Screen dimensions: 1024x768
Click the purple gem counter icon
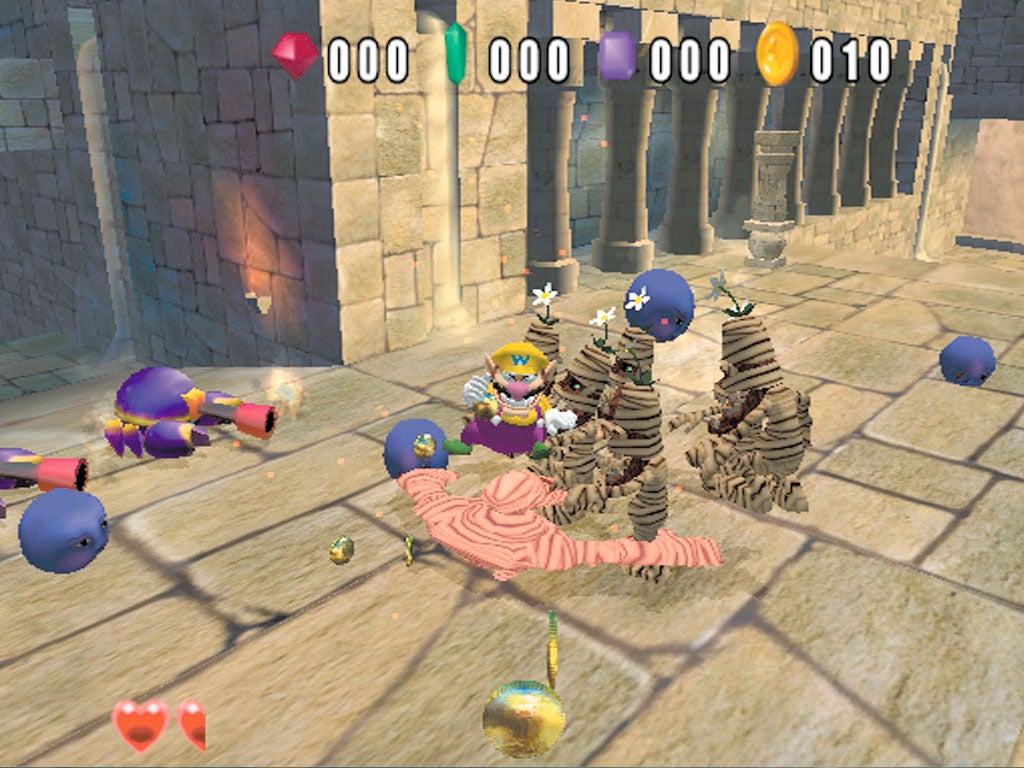(617, 56)
